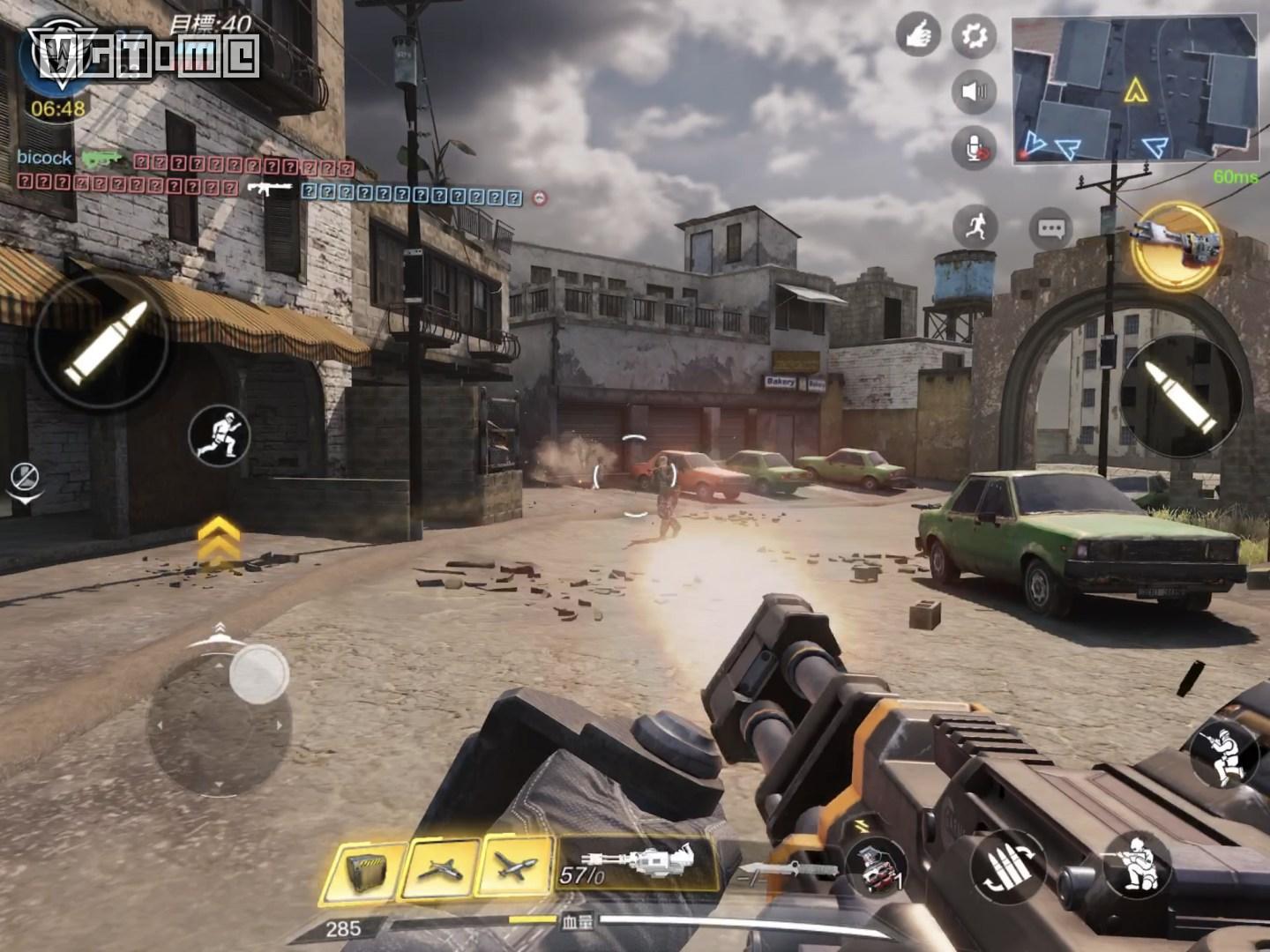This screenshot has height=952, width=1270.
Task: Fire using the left bullet button
Action: (101, 341)
